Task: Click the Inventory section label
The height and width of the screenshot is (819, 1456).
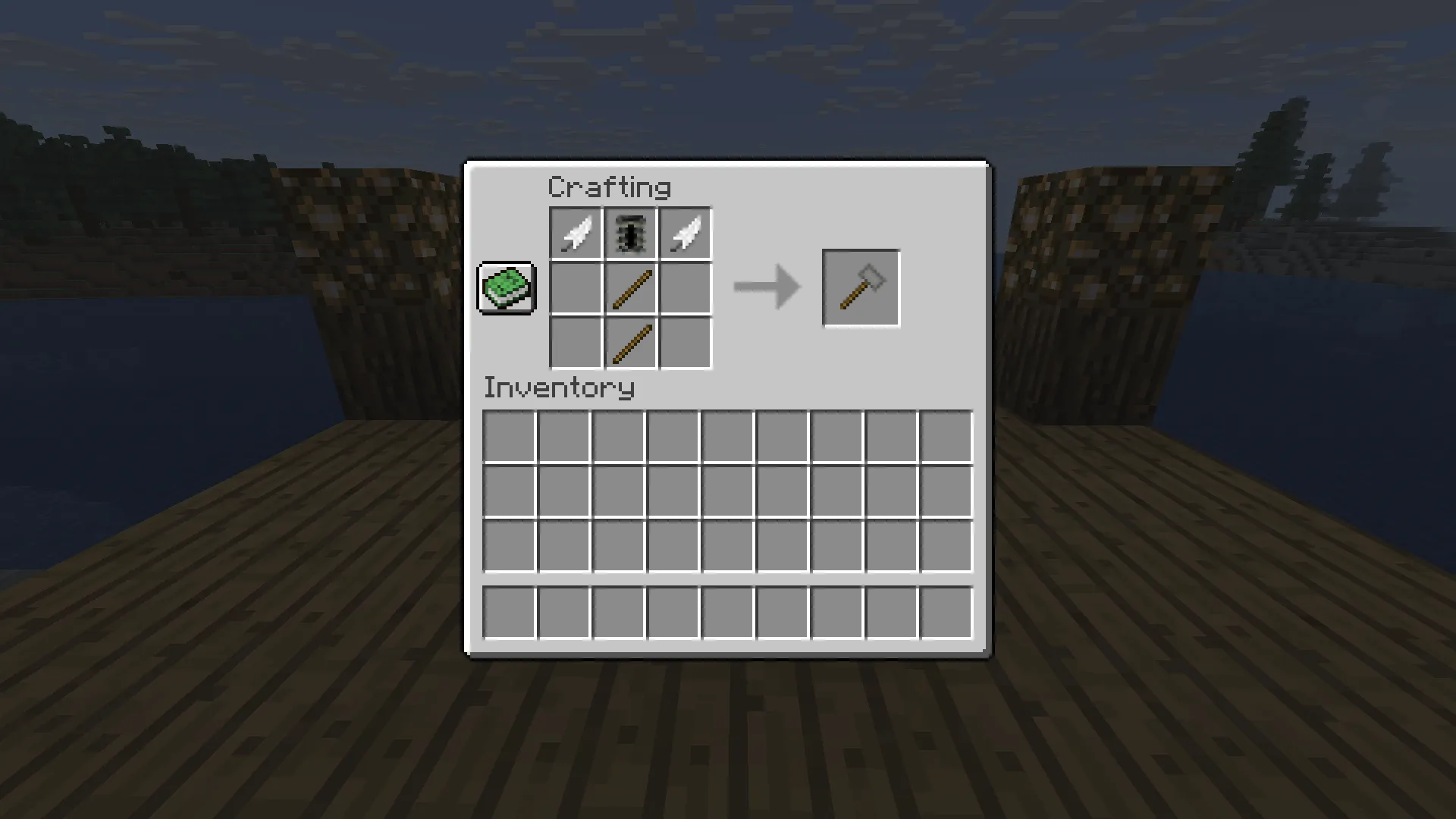Action: click(x=559, y=388)
